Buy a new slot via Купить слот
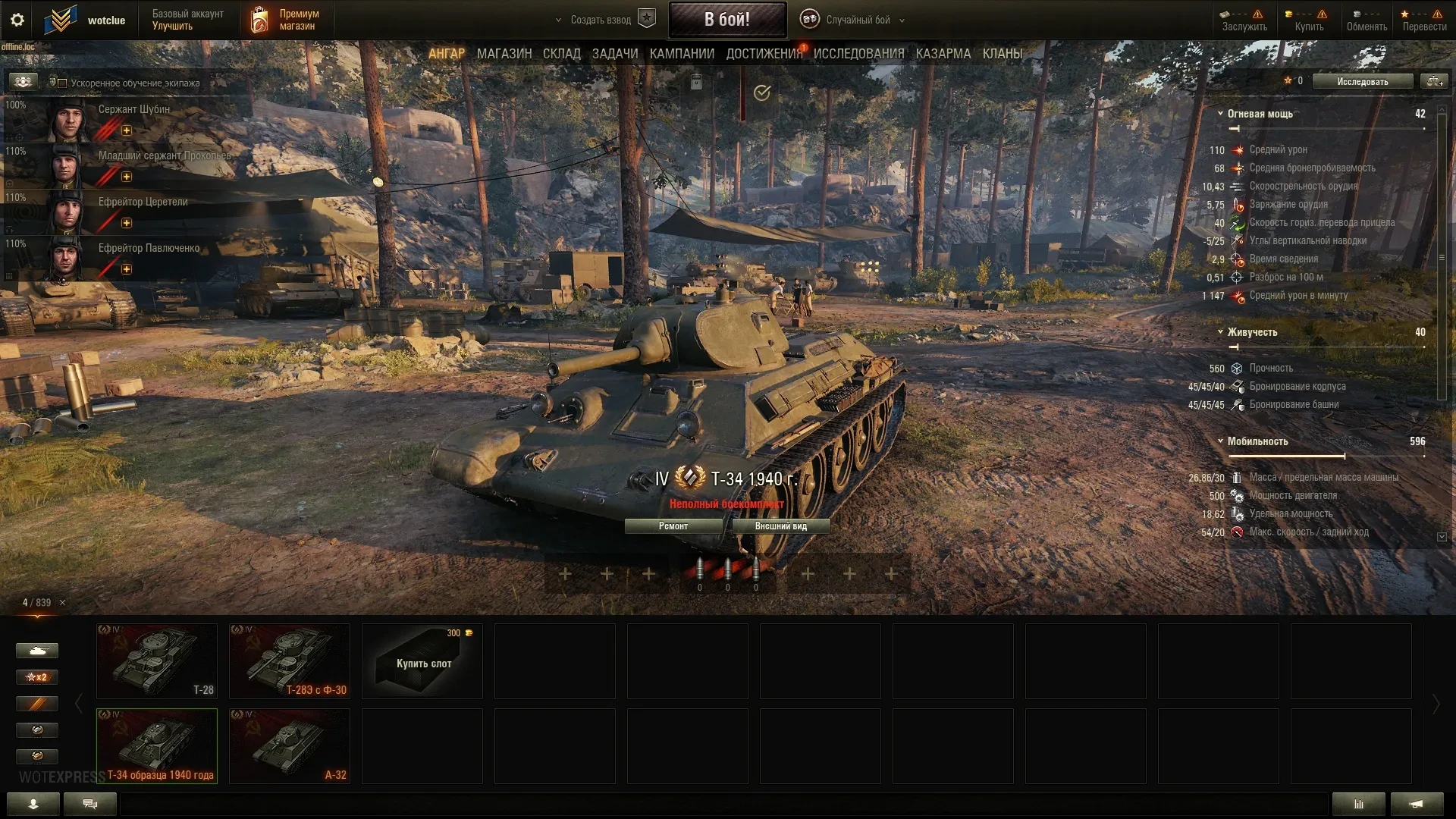 [x=422, y=661]
